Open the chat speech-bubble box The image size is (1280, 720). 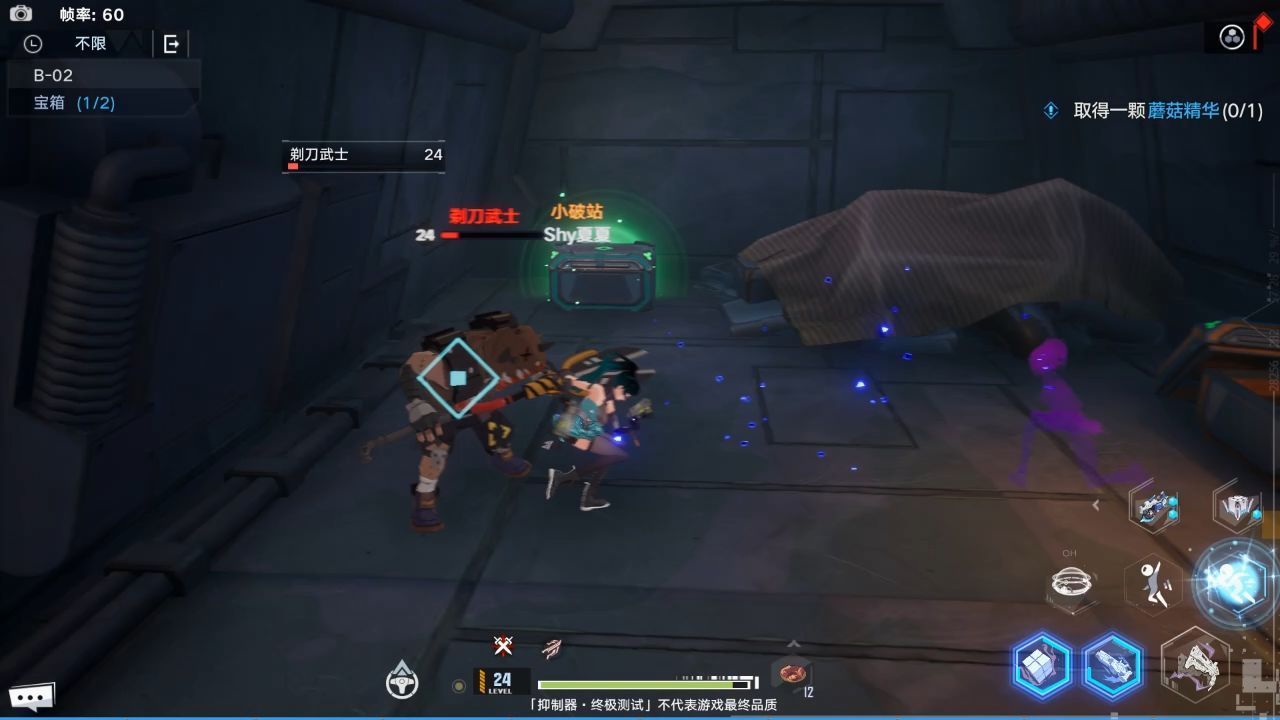31,696
